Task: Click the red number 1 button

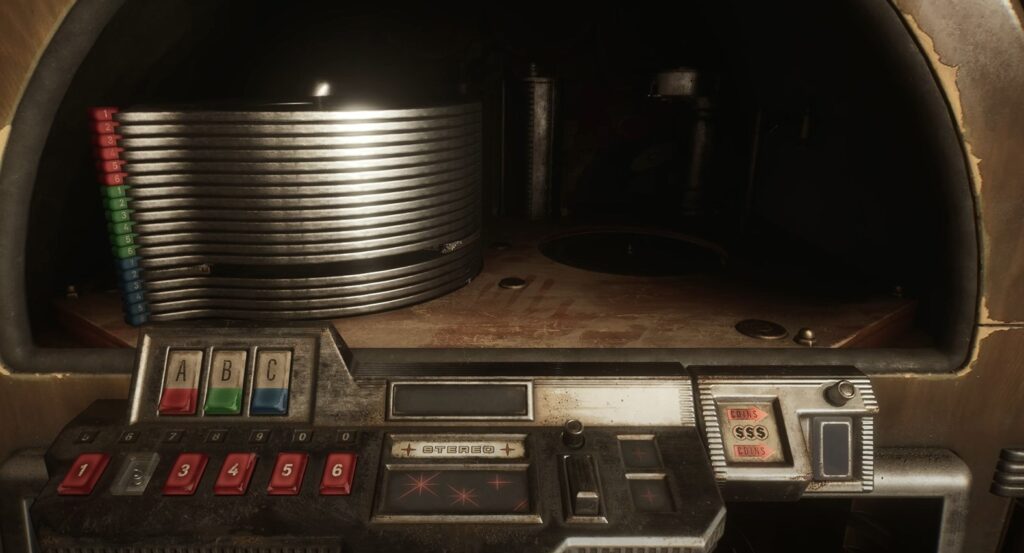Action: coord(83,473)
